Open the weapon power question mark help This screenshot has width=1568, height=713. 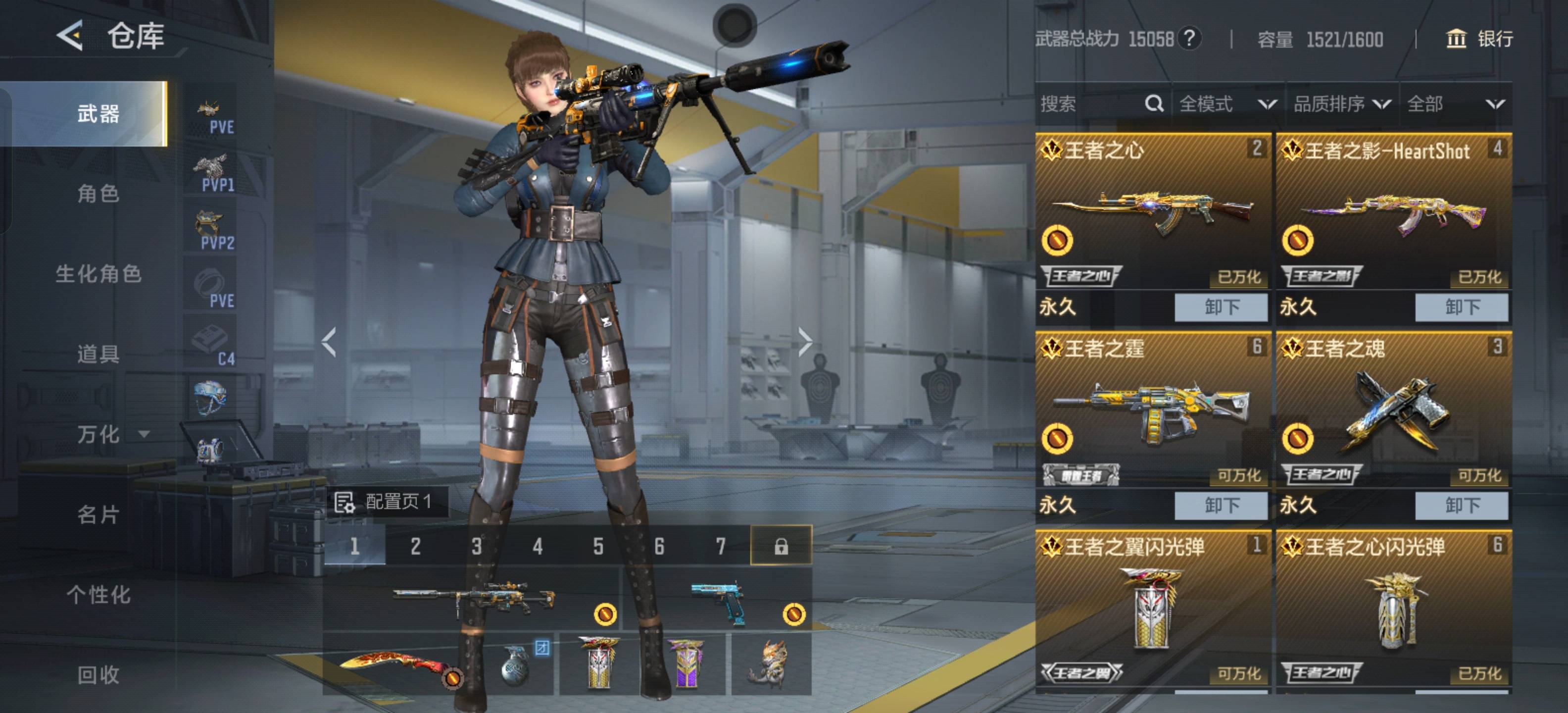pyautogui.click(x=1189, y=39)
